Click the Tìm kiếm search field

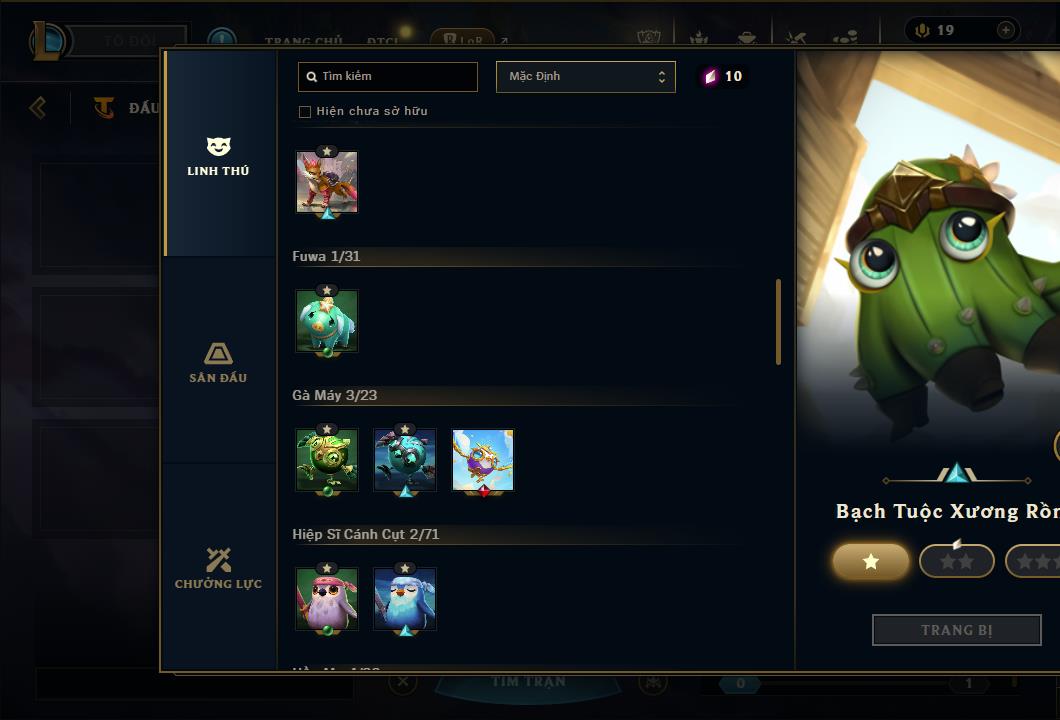pyautogui.click(x=388, y=77)
